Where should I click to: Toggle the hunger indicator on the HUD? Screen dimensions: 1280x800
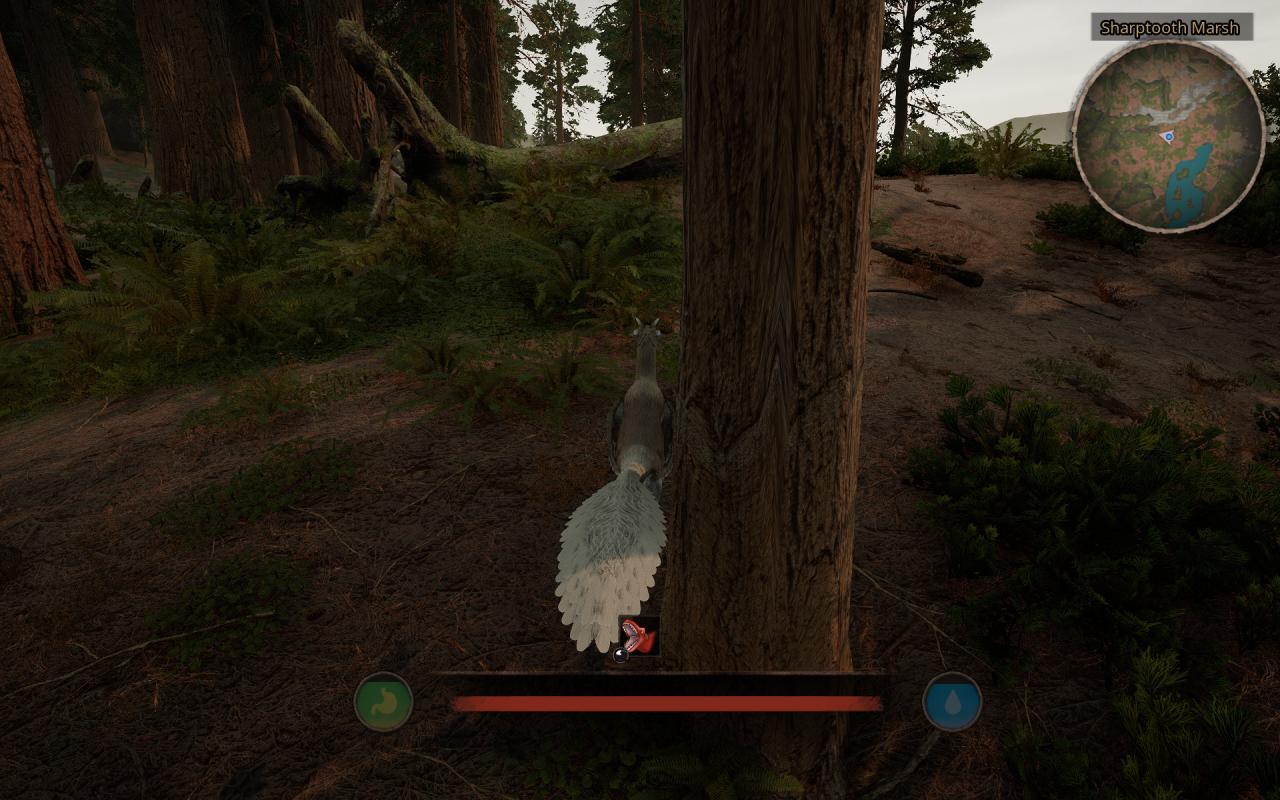(x=384, y=703)
